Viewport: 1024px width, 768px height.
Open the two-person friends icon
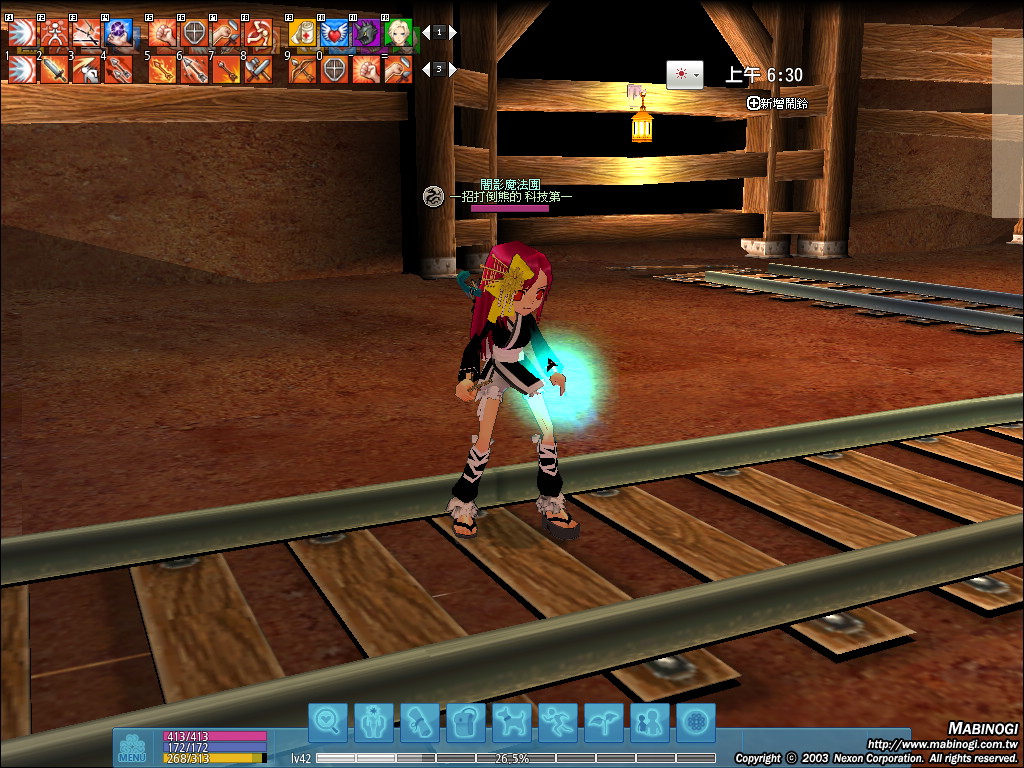[x=650, y=719]
